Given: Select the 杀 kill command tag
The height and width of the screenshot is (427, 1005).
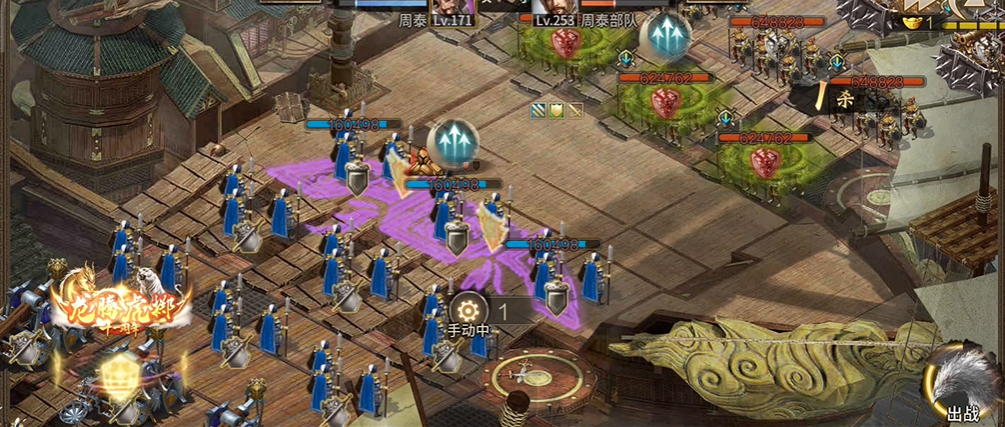Looking at the screenshot, I should (843, 98).
